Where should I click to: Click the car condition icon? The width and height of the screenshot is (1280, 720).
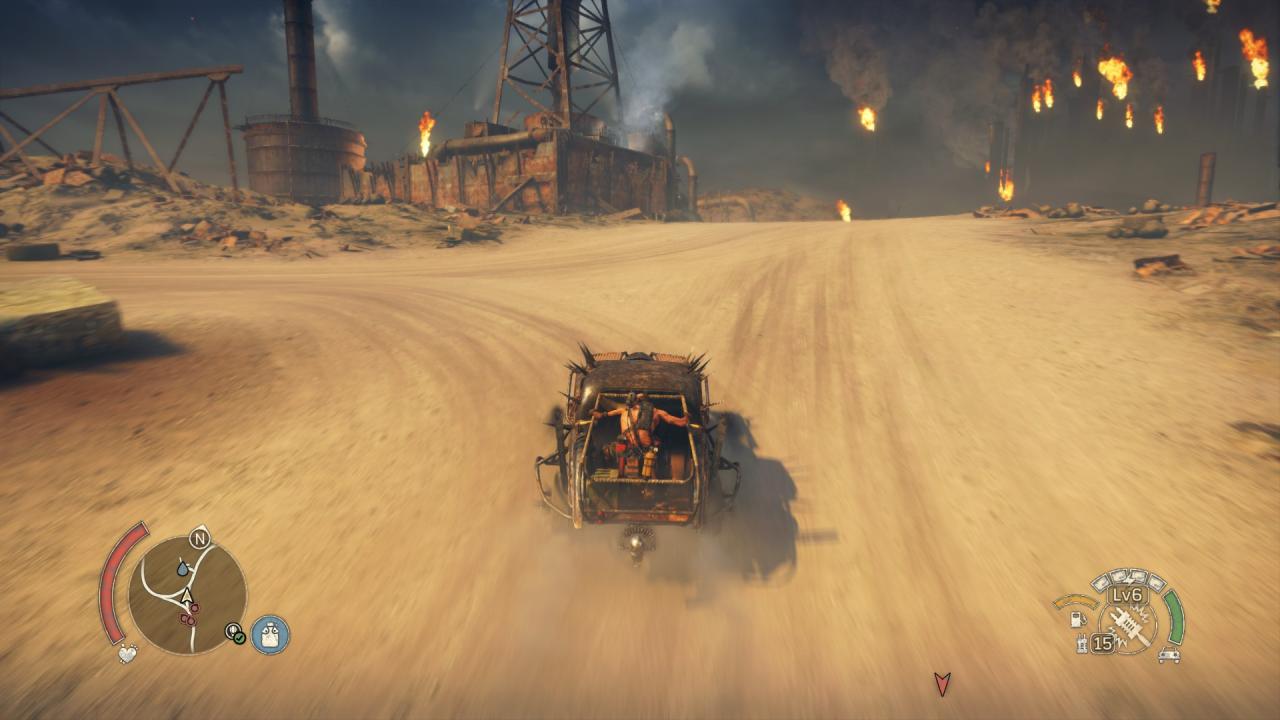click(1167, 655)
